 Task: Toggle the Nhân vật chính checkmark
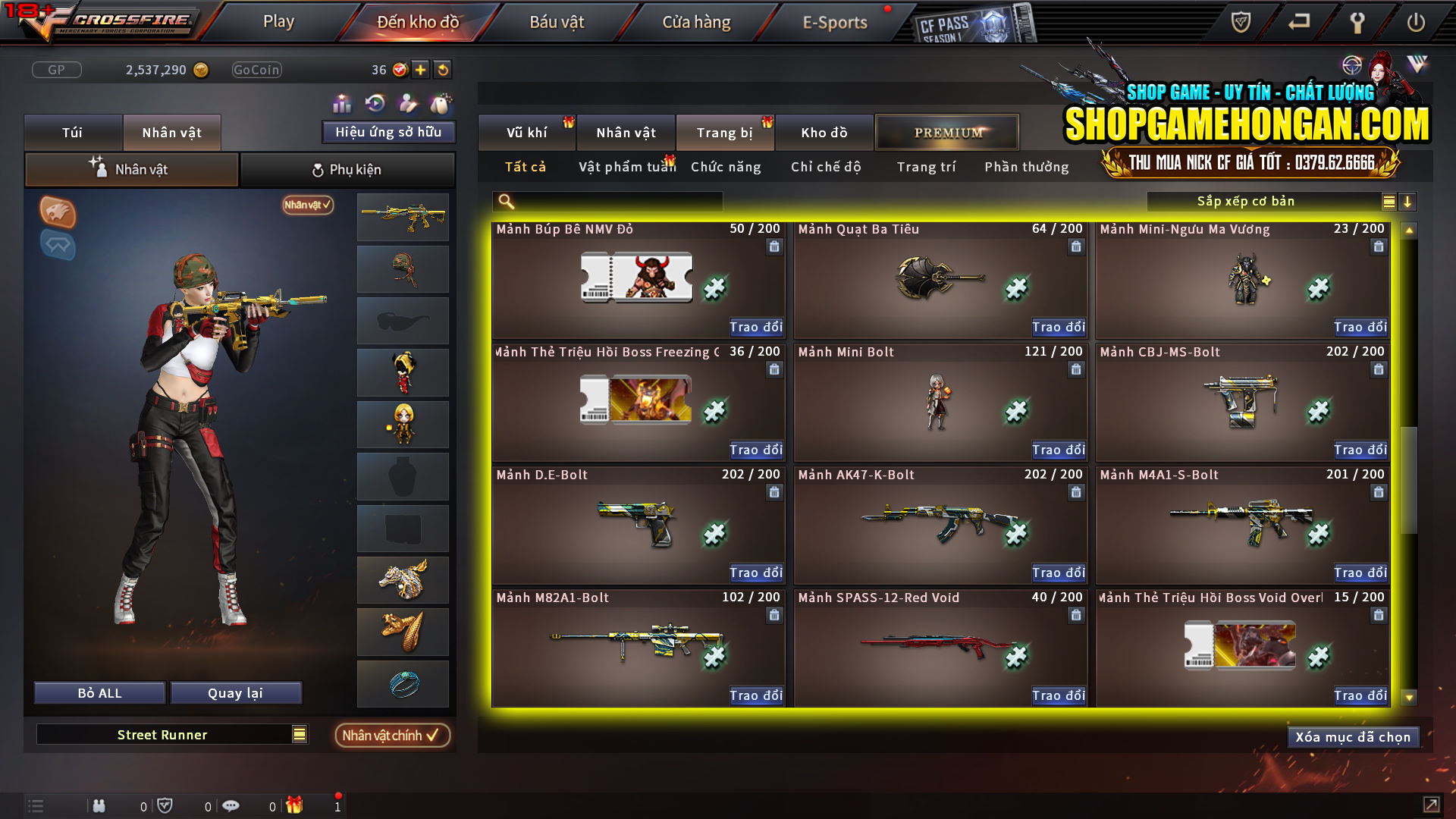tap(392, 735)
